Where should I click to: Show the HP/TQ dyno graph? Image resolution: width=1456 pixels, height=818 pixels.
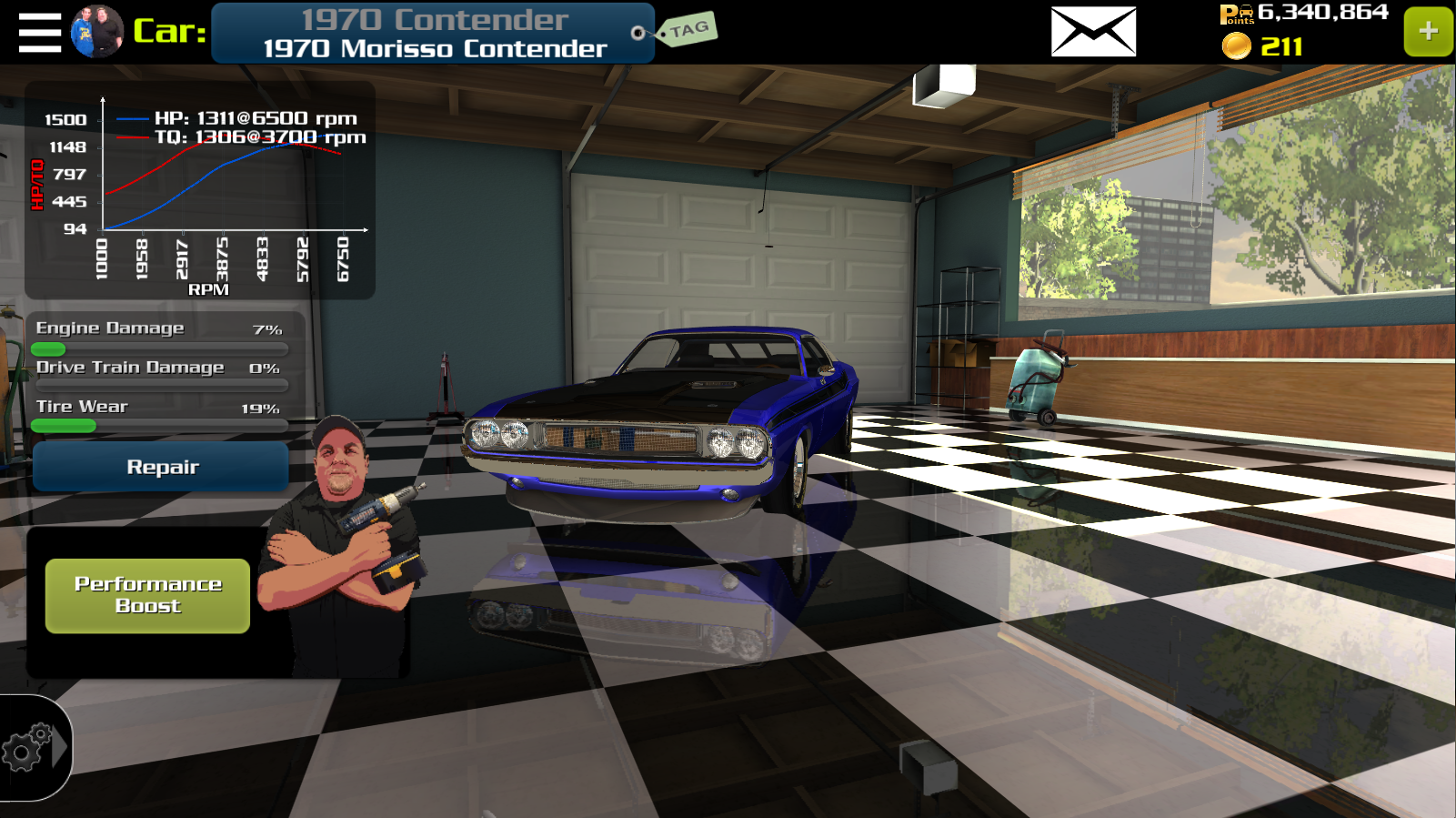pyautogui.click(x=200, y=191)
